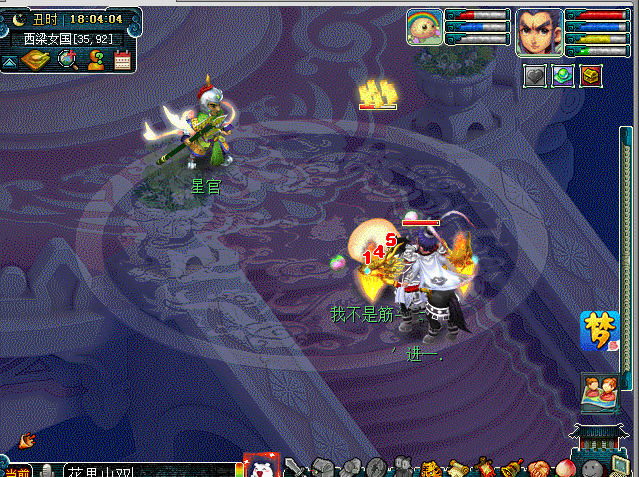Click the green orb buff icon

[563, 76]
